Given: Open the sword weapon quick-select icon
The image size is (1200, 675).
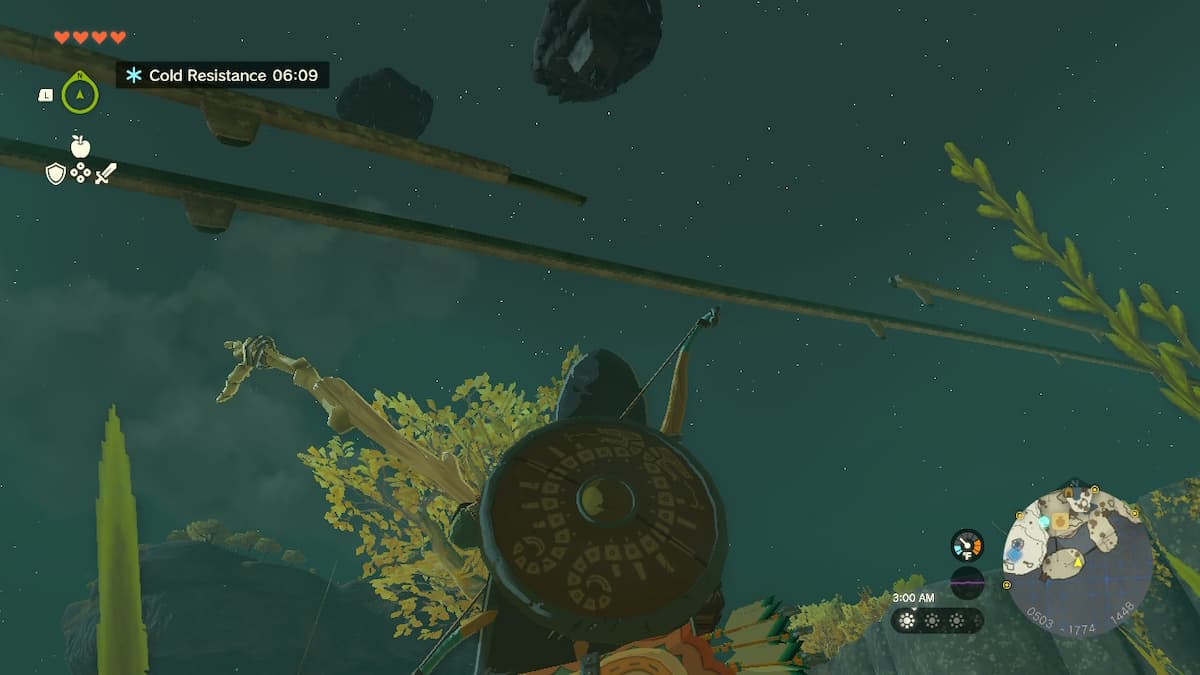Looking at the screenshot, I should 105,174.
